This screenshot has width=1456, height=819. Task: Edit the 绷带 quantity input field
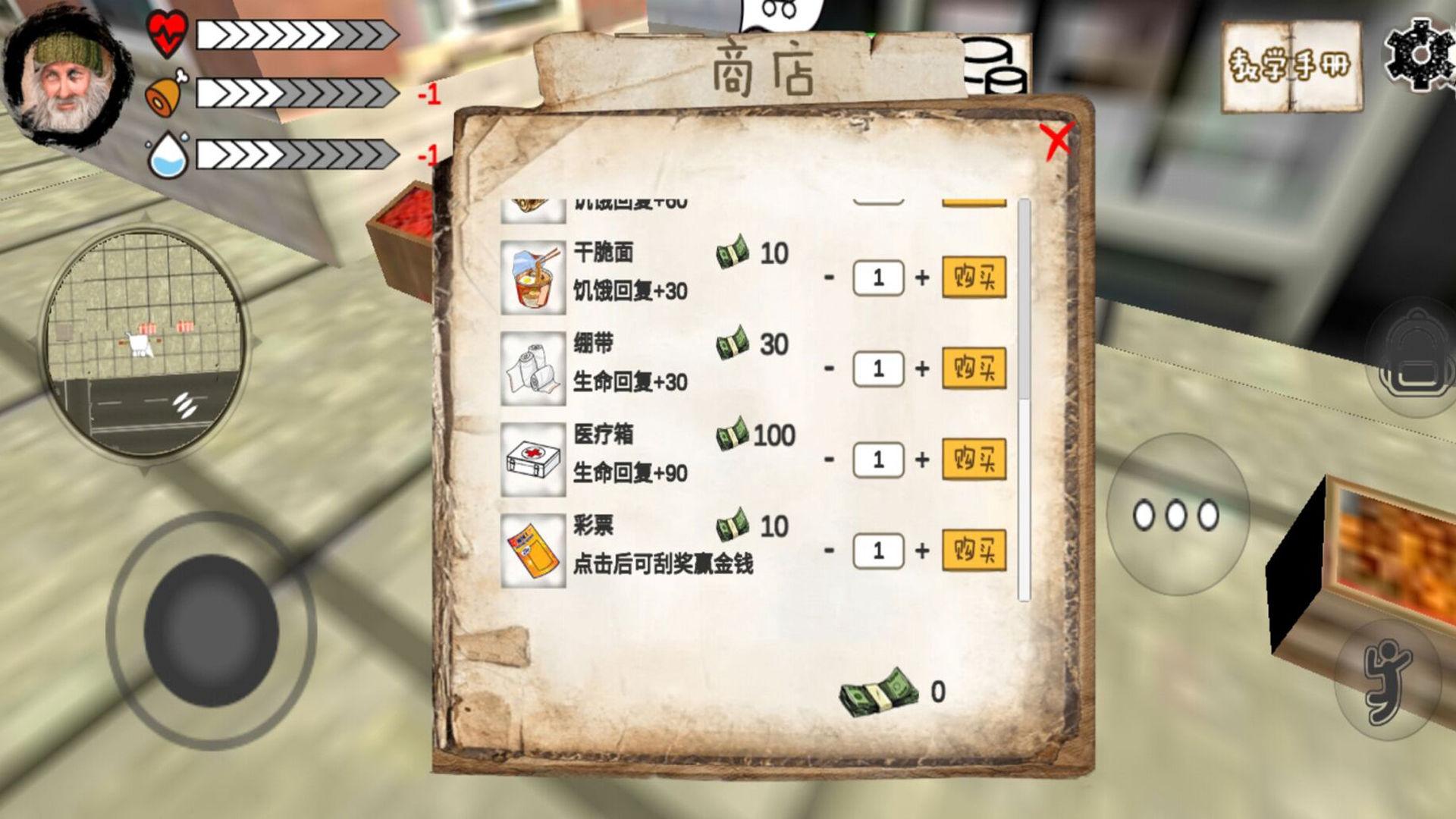point(878,369)
